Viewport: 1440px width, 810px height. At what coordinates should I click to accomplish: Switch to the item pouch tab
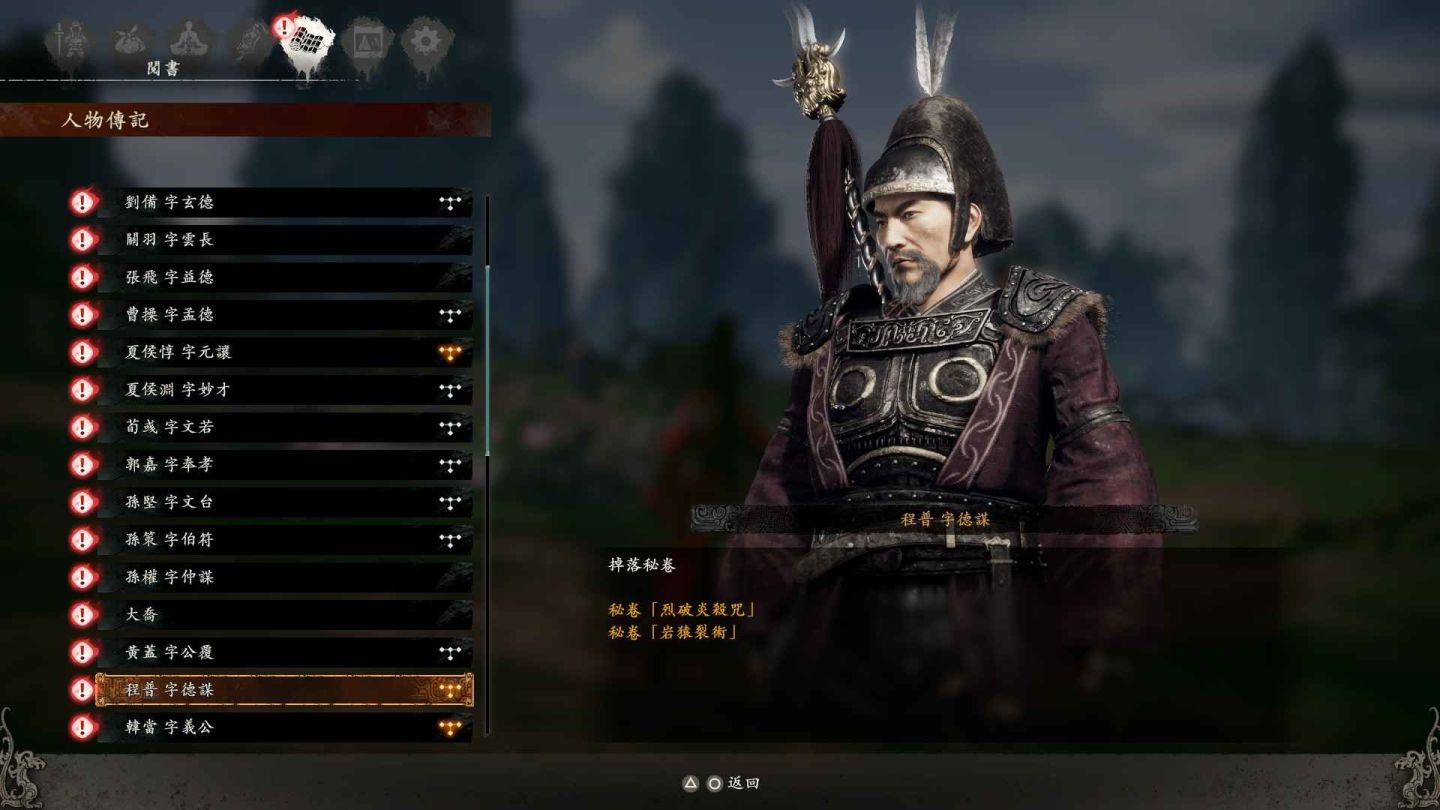pos(130,42)
